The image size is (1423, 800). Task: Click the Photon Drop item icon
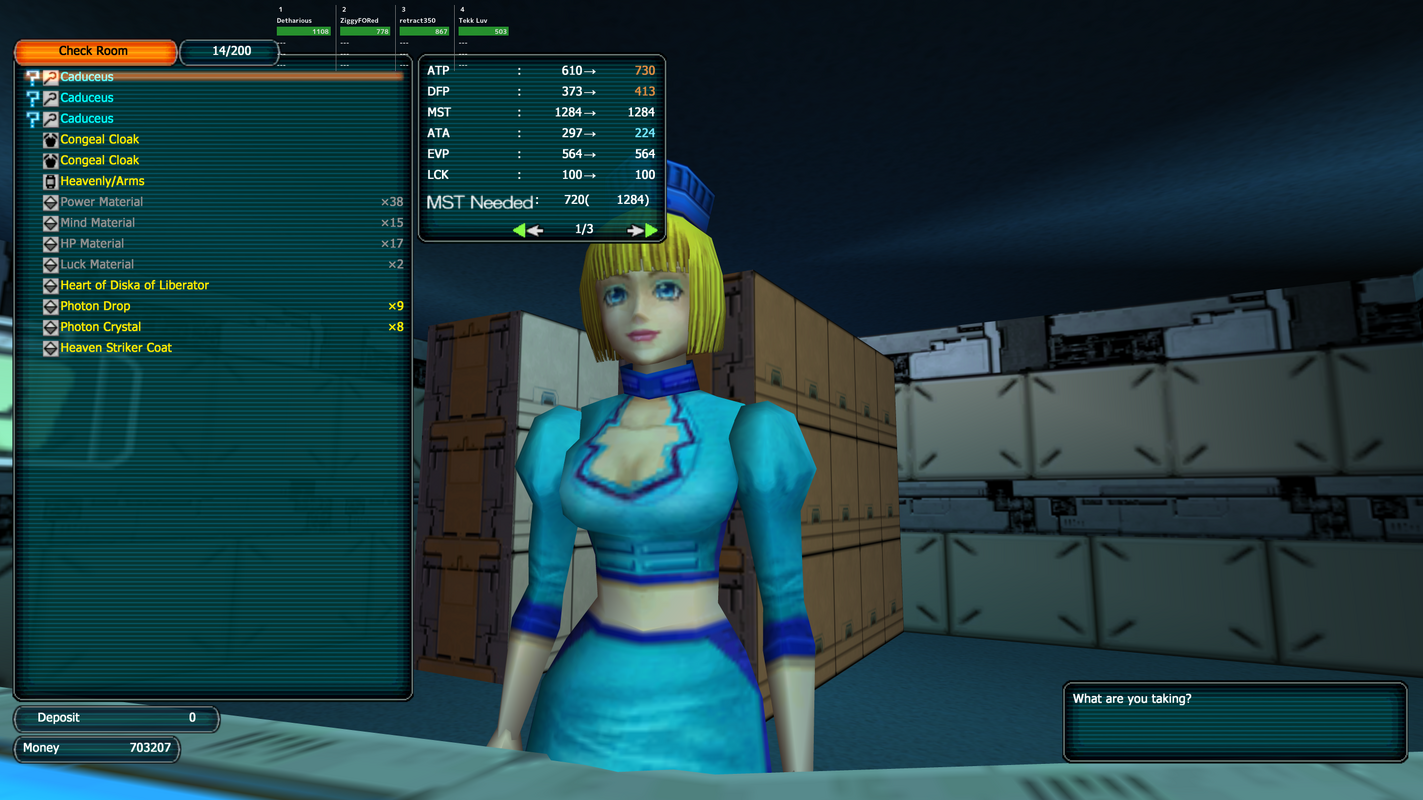click(x=49, y=306)
